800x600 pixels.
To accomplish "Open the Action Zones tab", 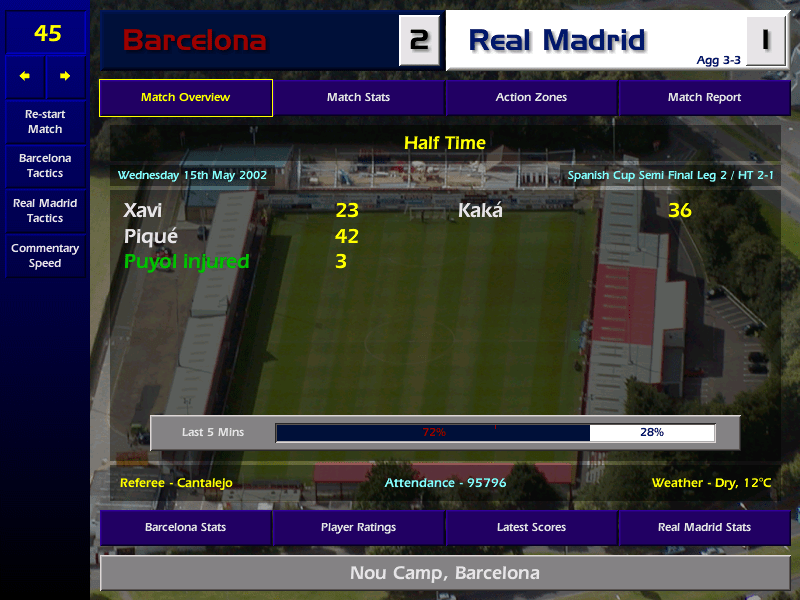I will pos(531,98).
